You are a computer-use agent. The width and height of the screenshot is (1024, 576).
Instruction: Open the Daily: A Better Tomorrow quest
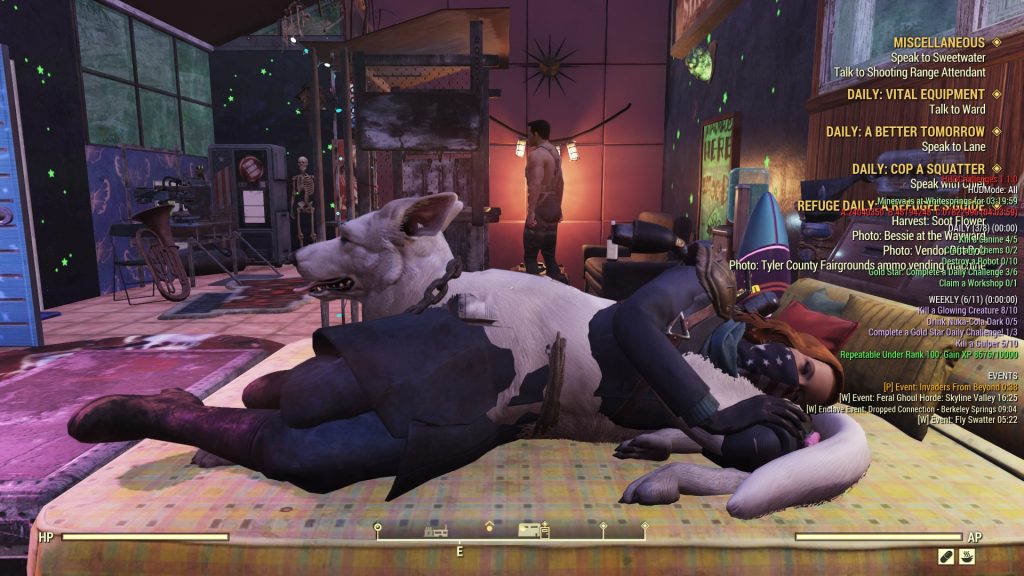pos(905,131)
